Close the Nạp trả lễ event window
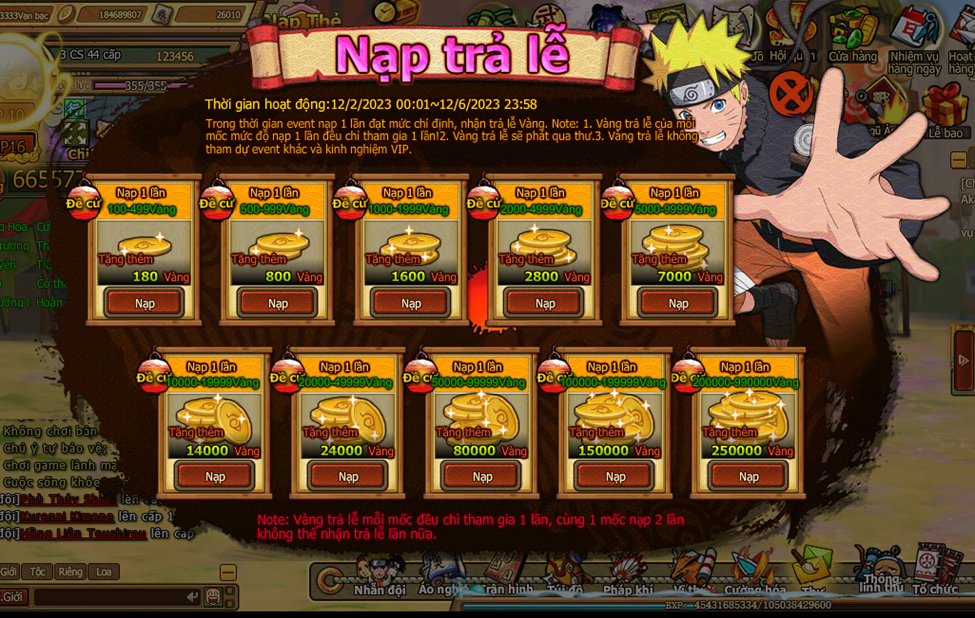The width and height of the screenshot is (975, 618). pos(791,94)
